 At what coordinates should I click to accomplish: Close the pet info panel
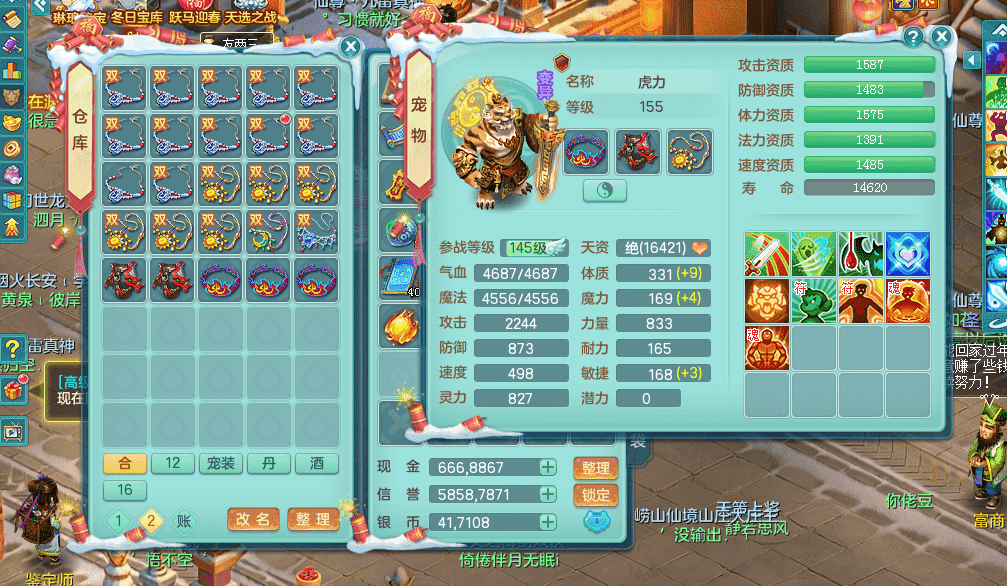pos(941,37)
